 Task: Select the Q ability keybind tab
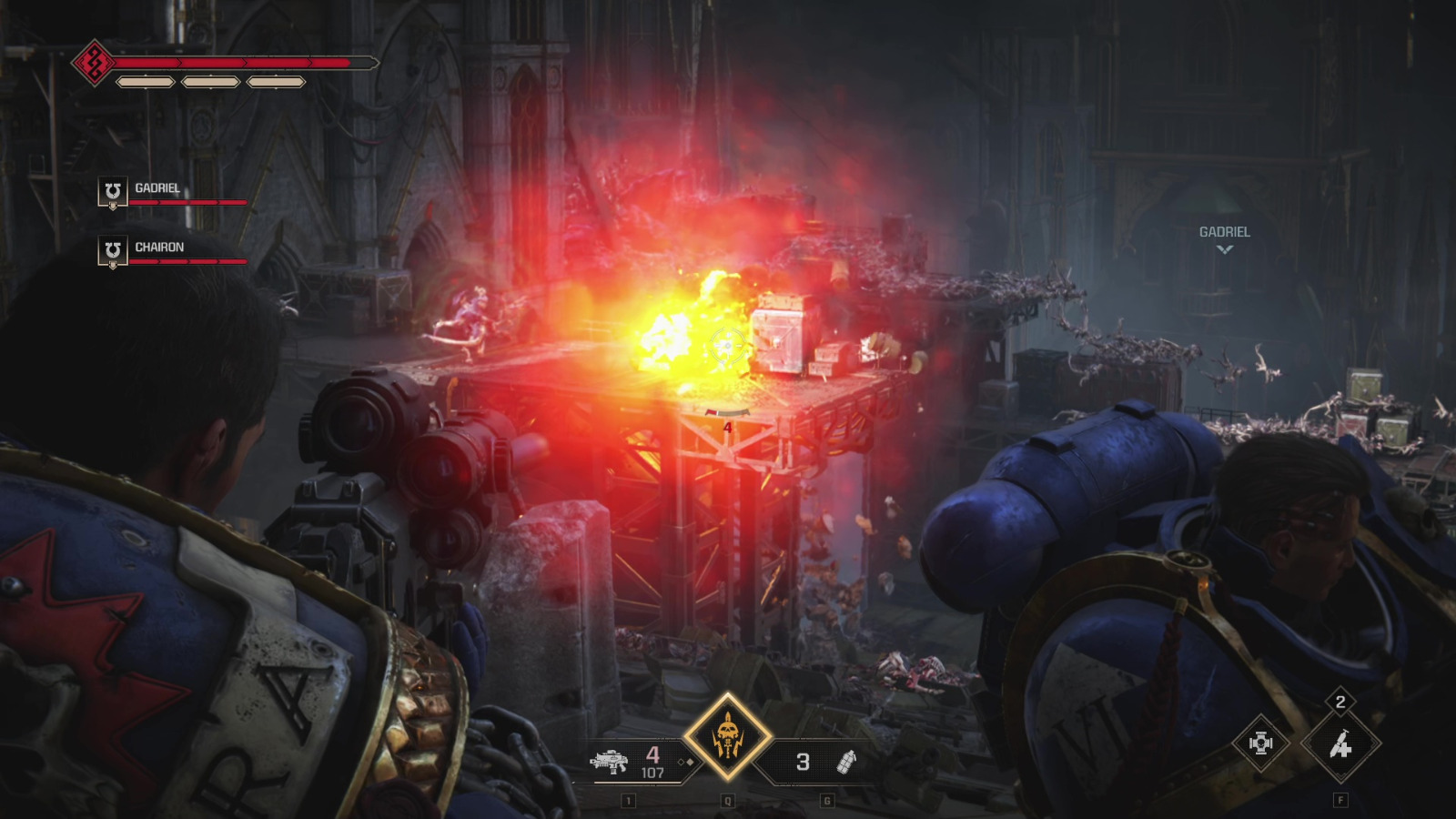[727, 801]
